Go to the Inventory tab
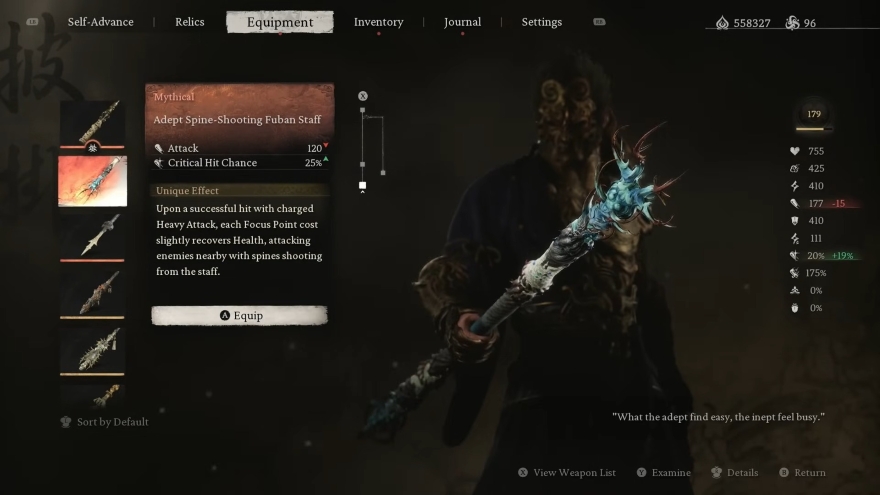 point(378,22)
